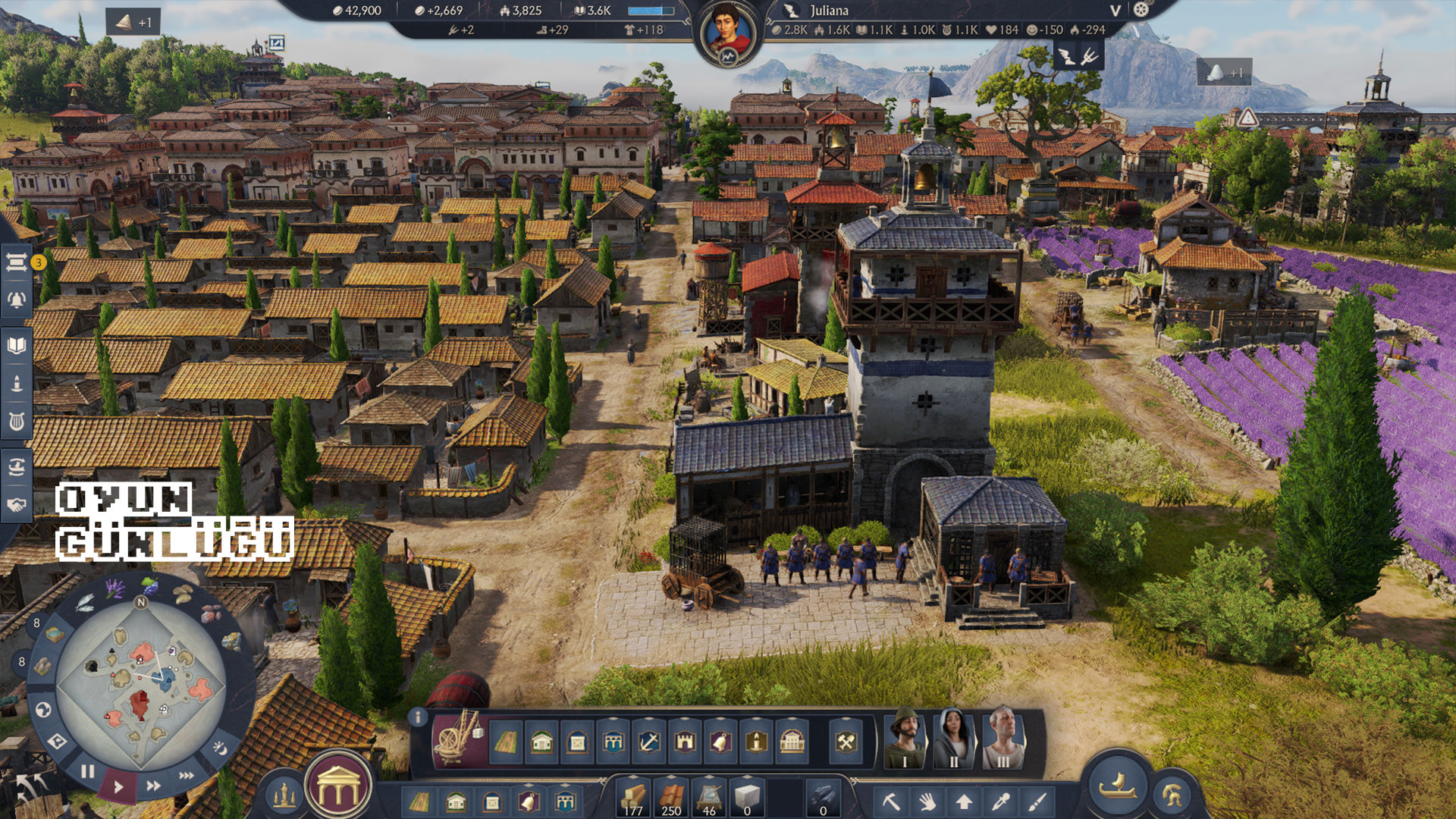1456x819 pixels.
Task: Set game speed to double fast-forward
Action: point(153,786)
